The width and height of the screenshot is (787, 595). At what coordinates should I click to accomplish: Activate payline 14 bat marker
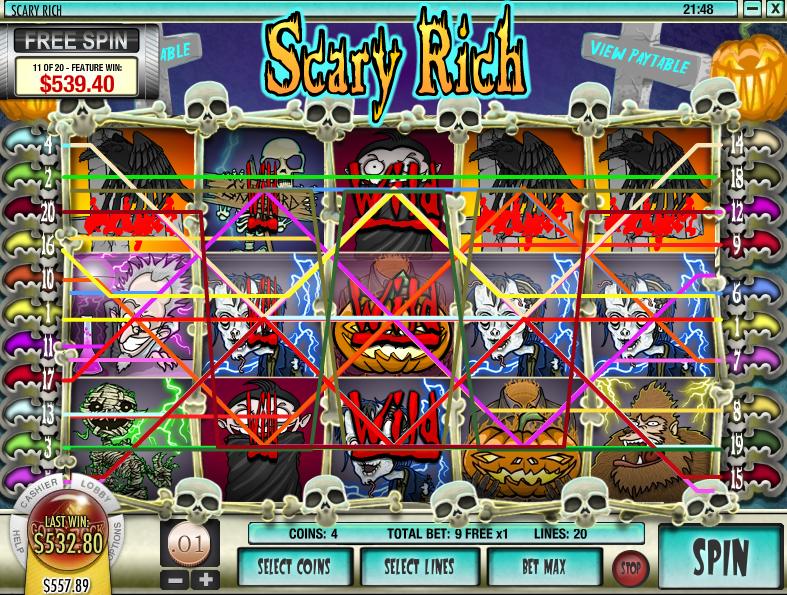(757, 146)
